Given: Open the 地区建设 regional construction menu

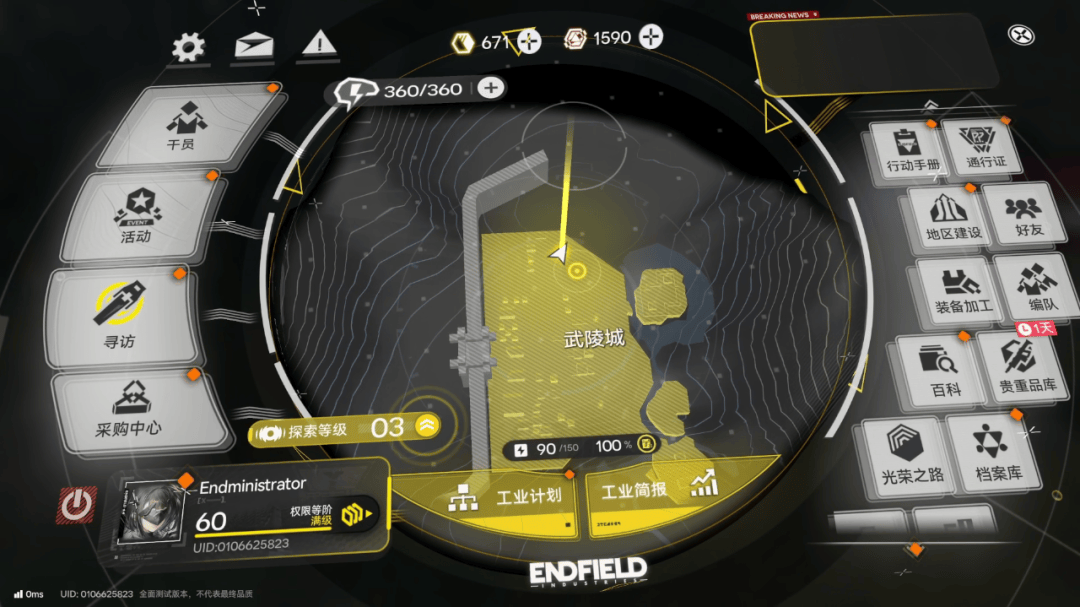Looking at the screenshot, I should coord(952,217).
